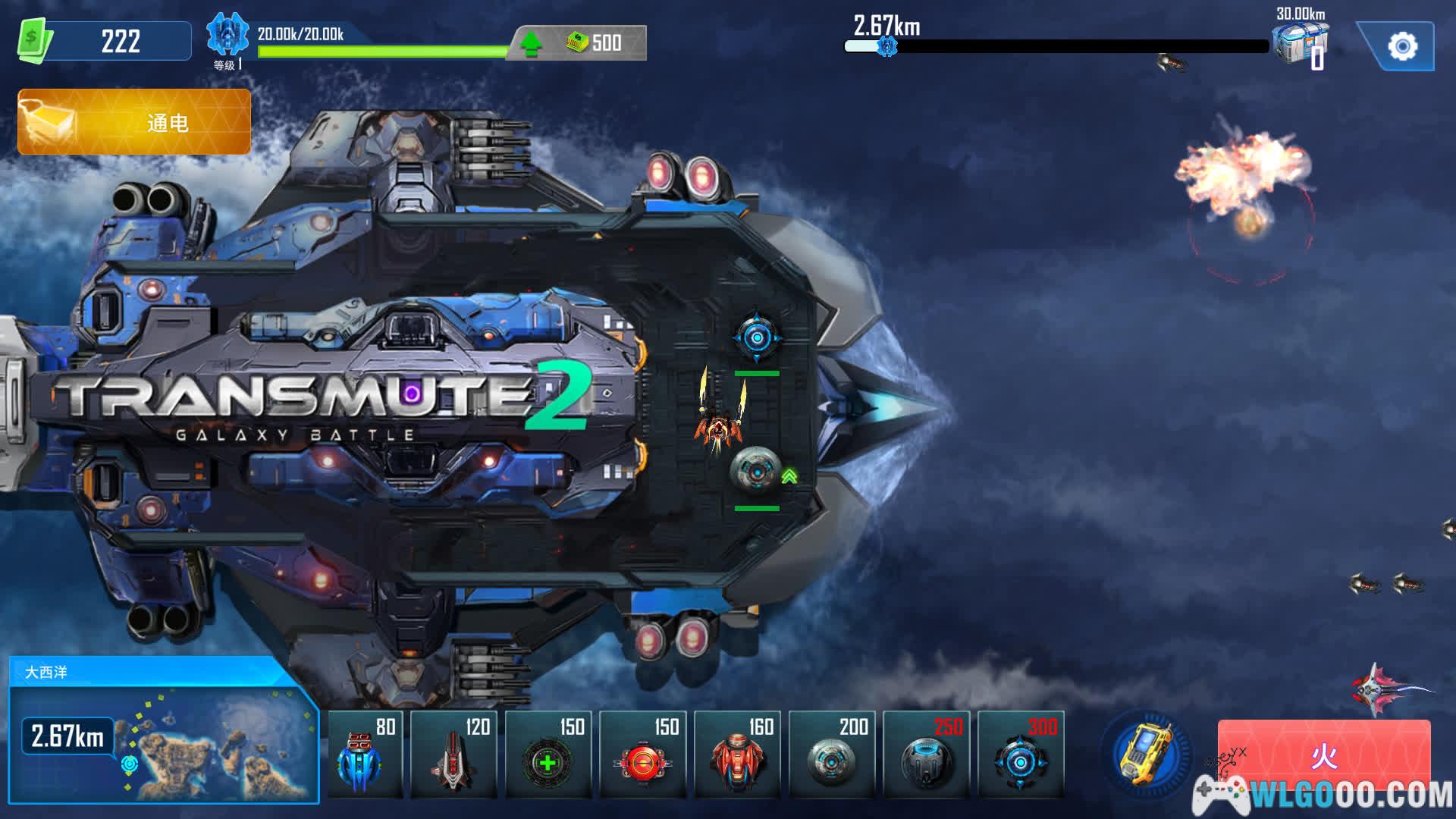Viewport: 1456px width, 819px height.
Task: Pick the 150-cost red round turret
Action: [x=642, y=755]
